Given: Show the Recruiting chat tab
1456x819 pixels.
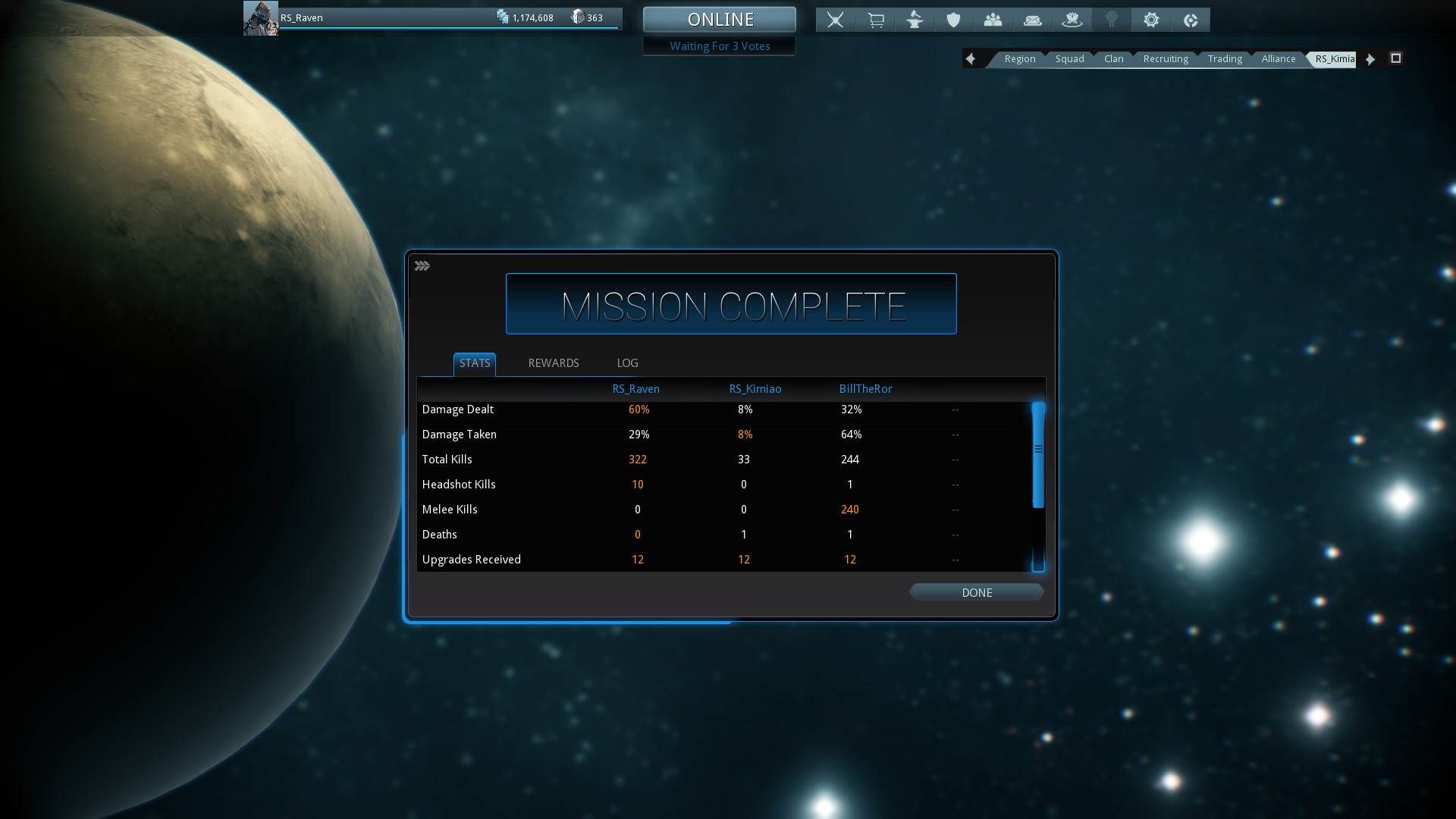Looking at the screenshot, I should click(x=1166, y=58).
